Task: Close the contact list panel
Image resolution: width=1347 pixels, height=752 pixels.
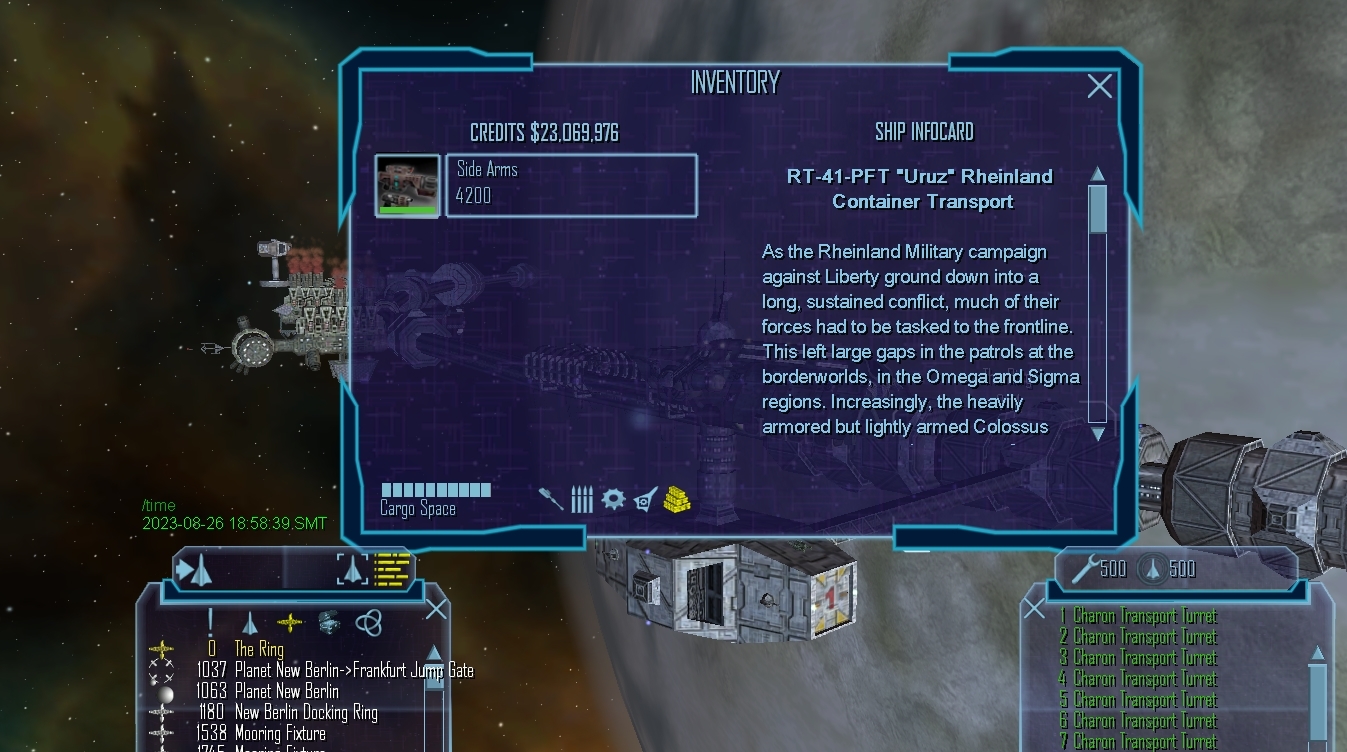Action: [437, 609]
